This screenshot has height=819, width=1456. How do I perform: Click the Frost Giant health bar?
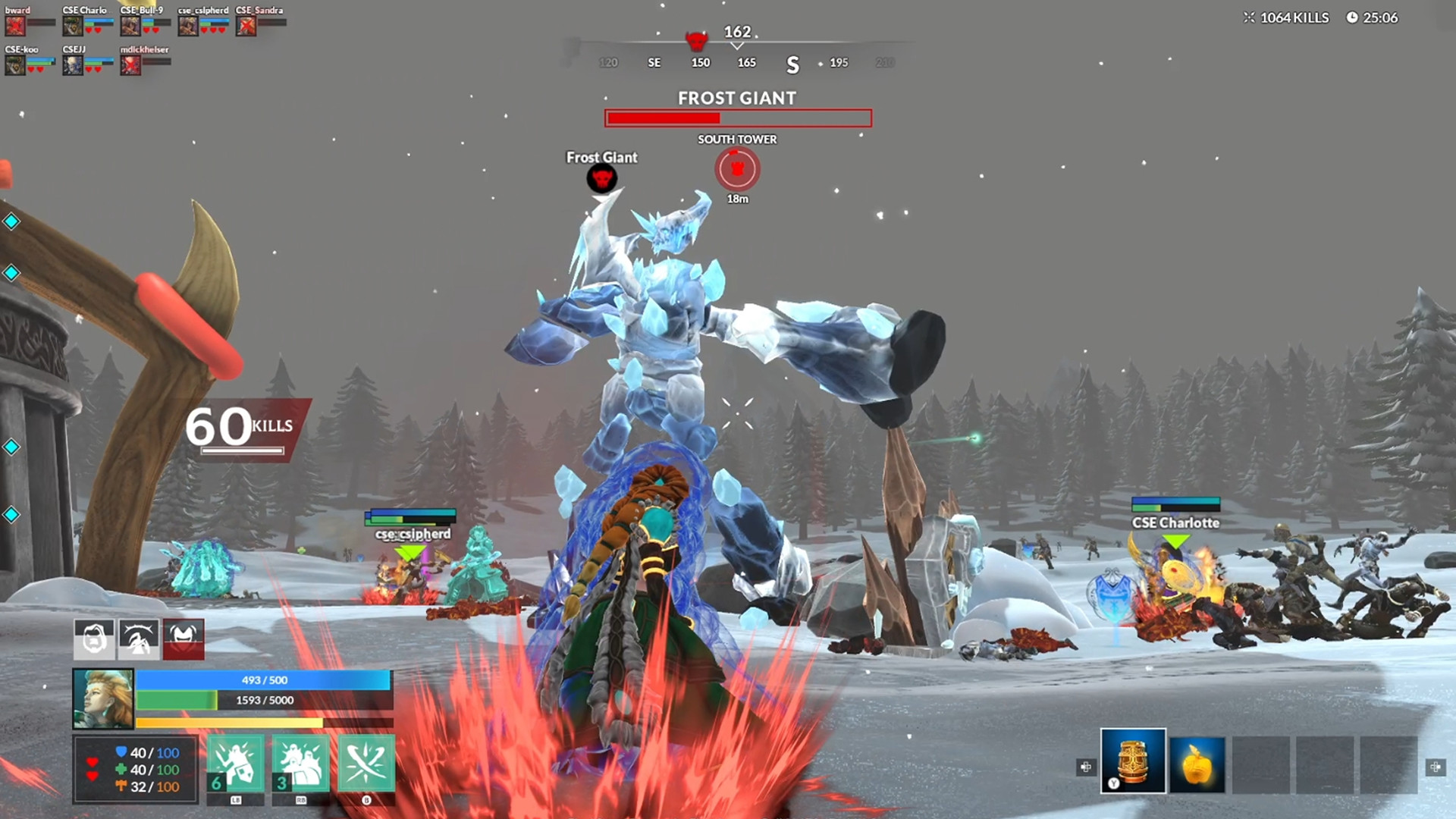tap(737, 118)
